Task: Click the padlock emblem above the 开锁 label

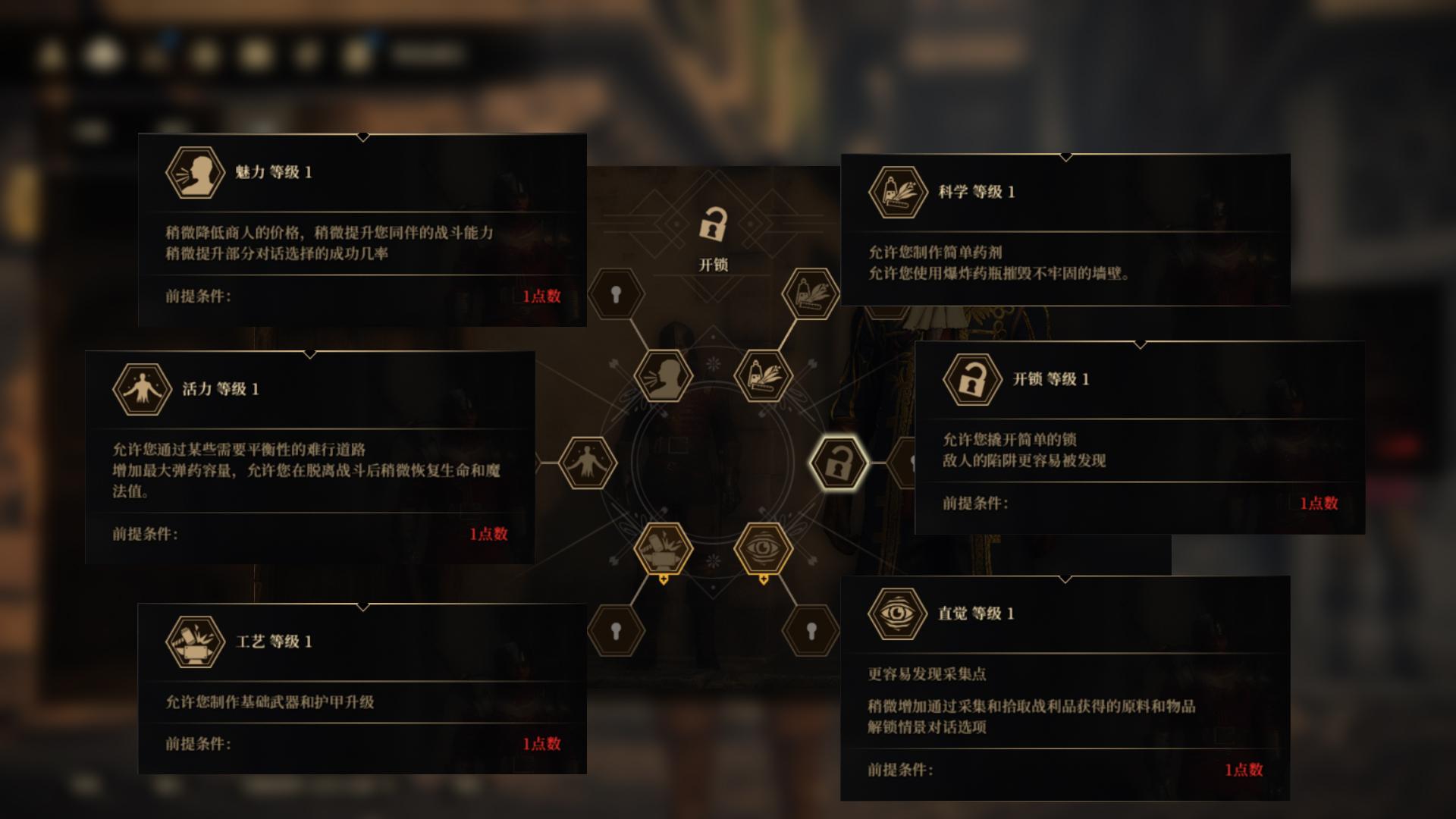Action: 714,224
